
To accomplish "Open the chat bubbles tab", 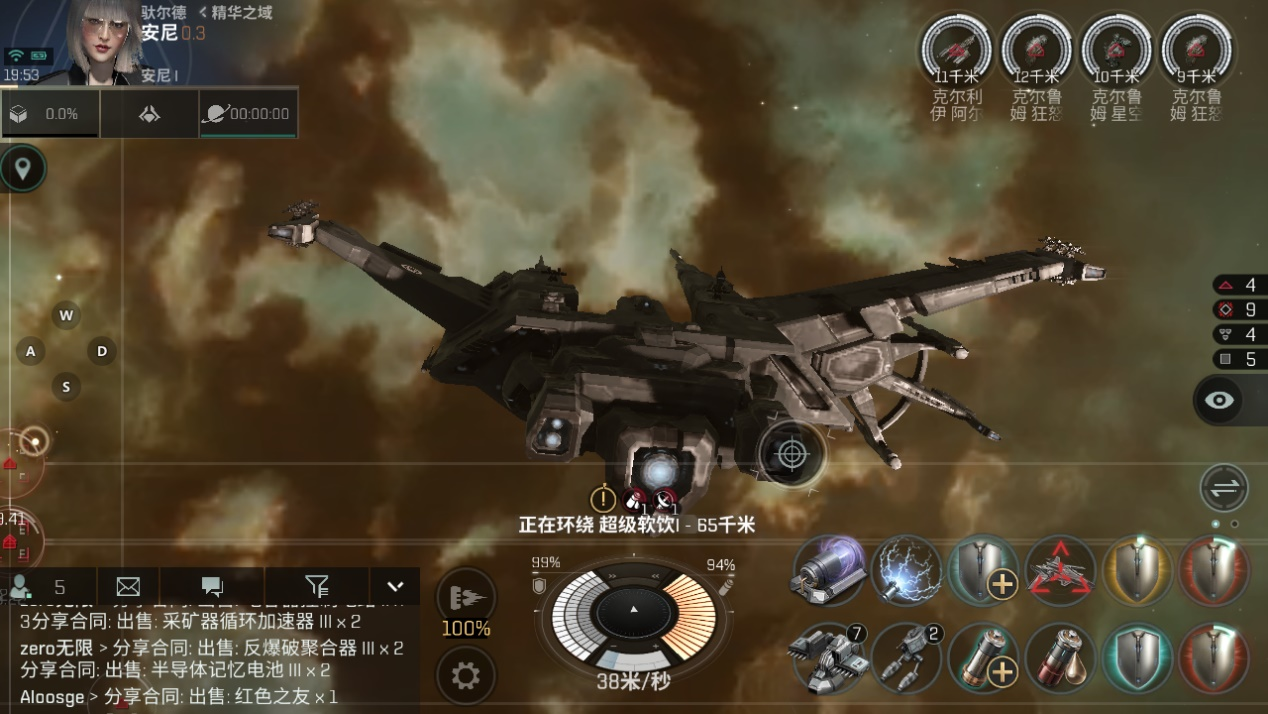I will (212, 587).
